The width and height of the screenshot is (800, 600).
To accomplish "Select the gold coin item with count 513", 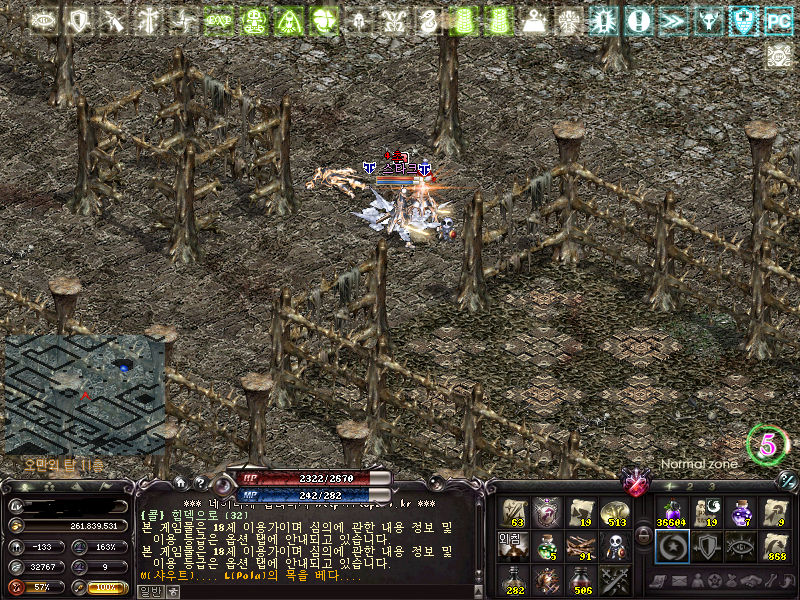I will click(x=615, y=512).
